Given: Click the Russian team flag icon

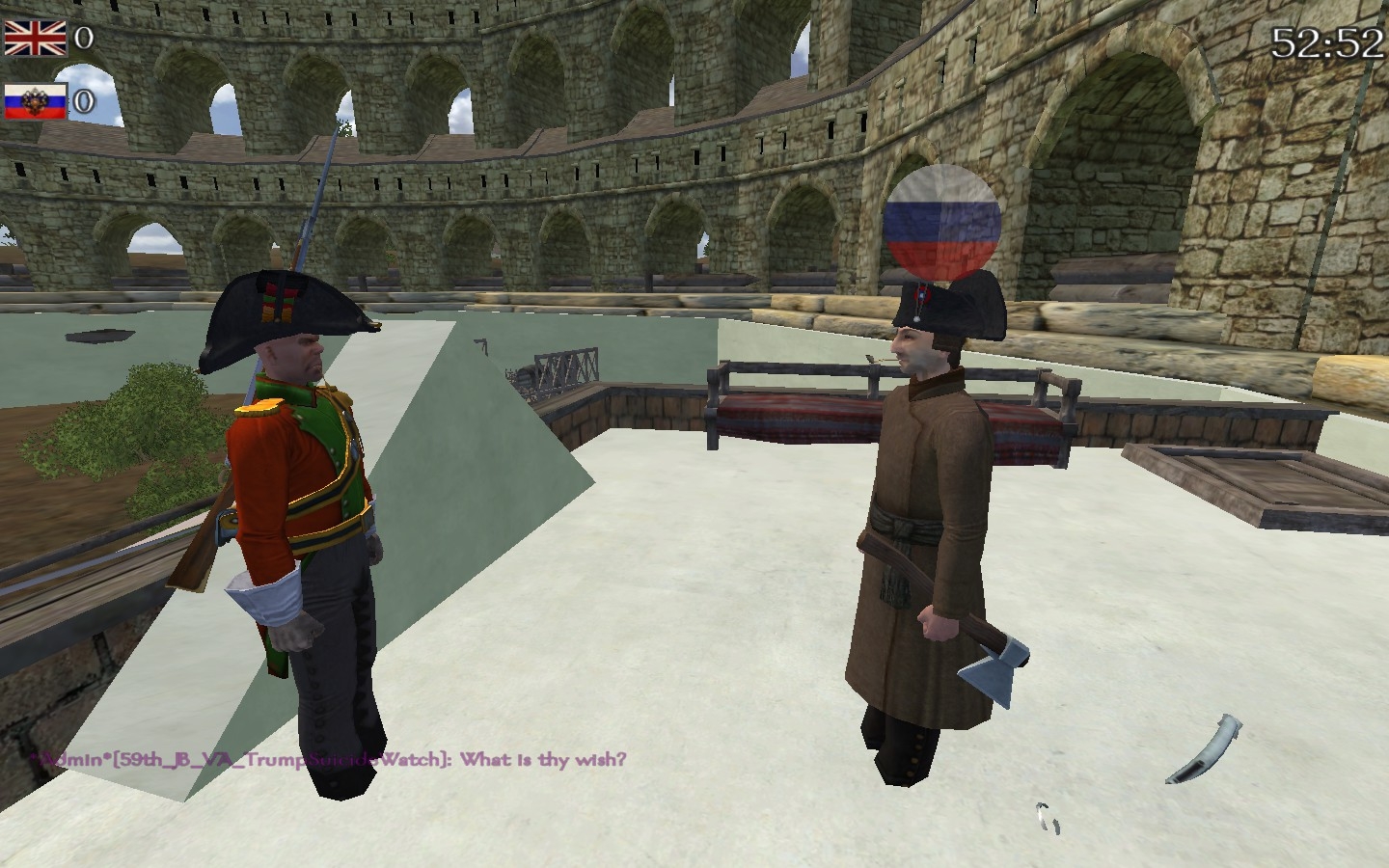Looking at the screenshot, I should coord(35,100).
